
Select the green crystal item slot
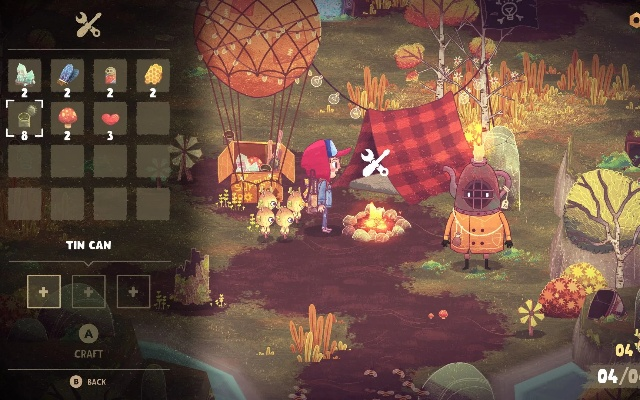click(25, 75)
